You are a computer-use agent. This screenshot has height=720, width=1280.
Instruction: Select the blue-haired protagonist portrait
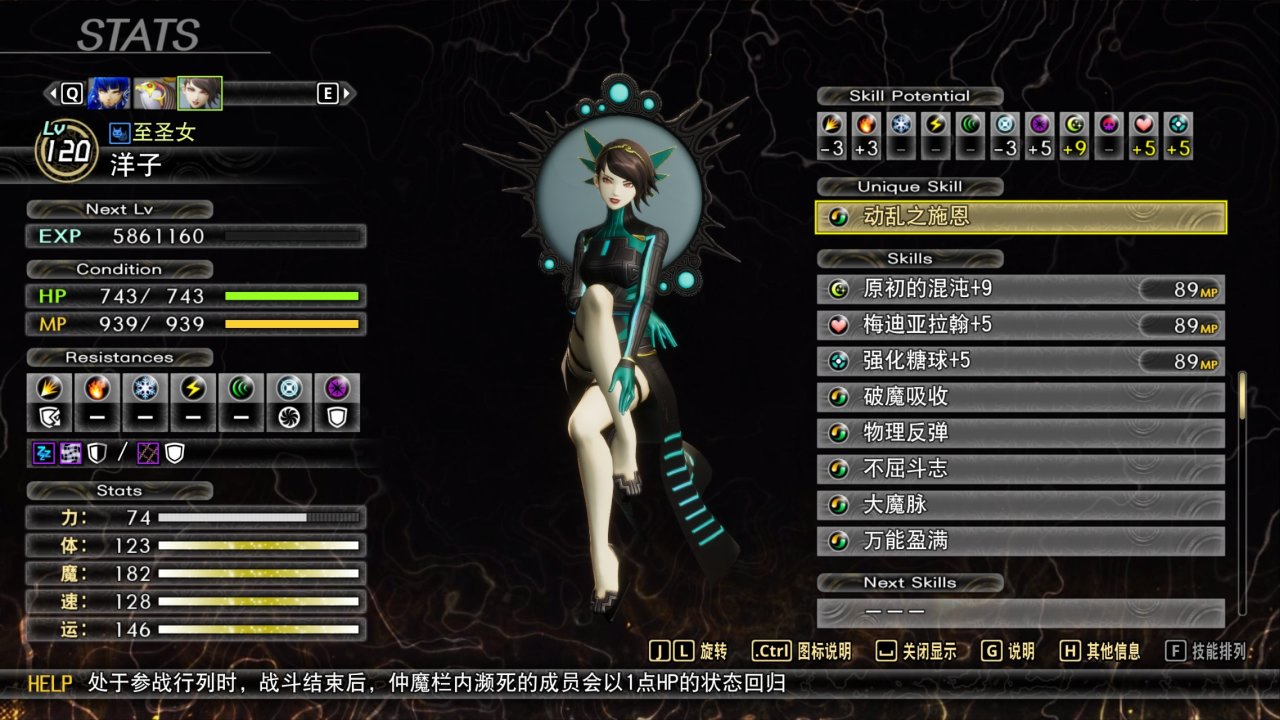click(x=108, y=93)
